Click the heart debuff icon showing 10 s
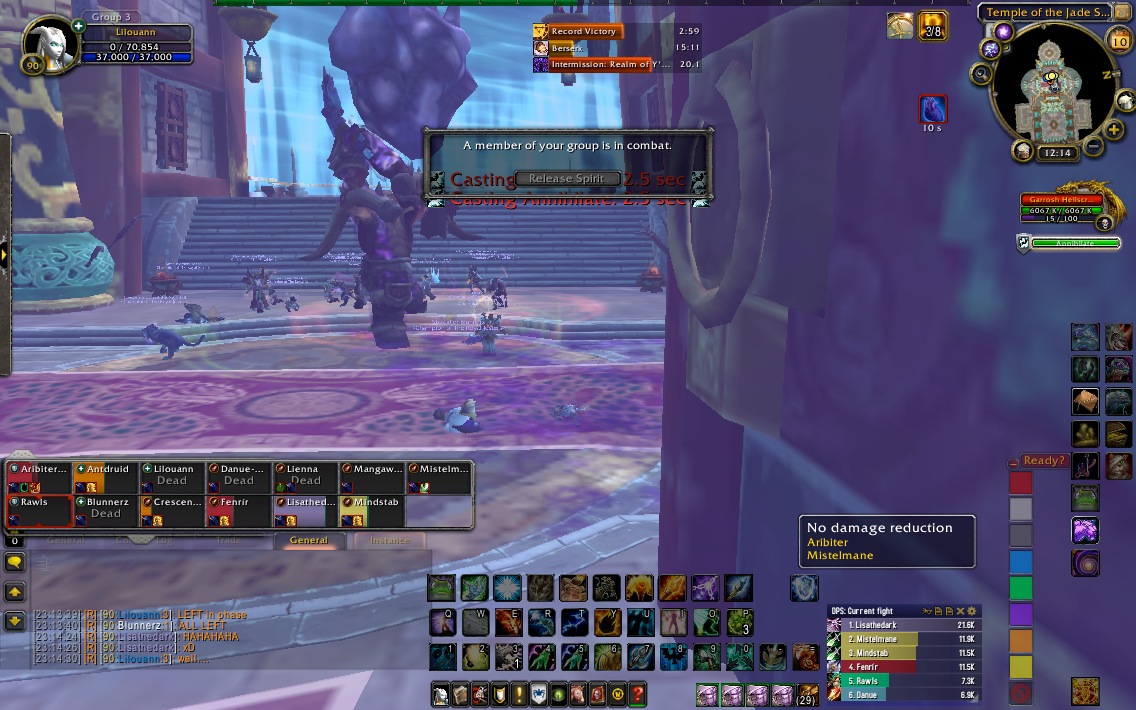Image resolution: width=1136 pixels, height=710 pixels. [x=932, y=108]
